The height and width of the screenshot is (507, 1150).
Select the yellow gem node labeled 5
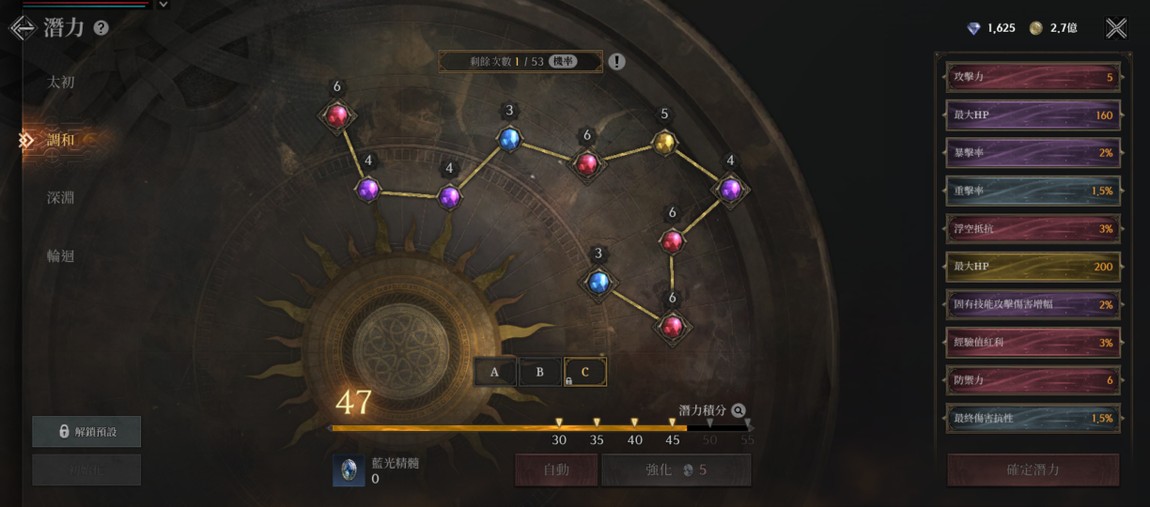pos(664,143)
